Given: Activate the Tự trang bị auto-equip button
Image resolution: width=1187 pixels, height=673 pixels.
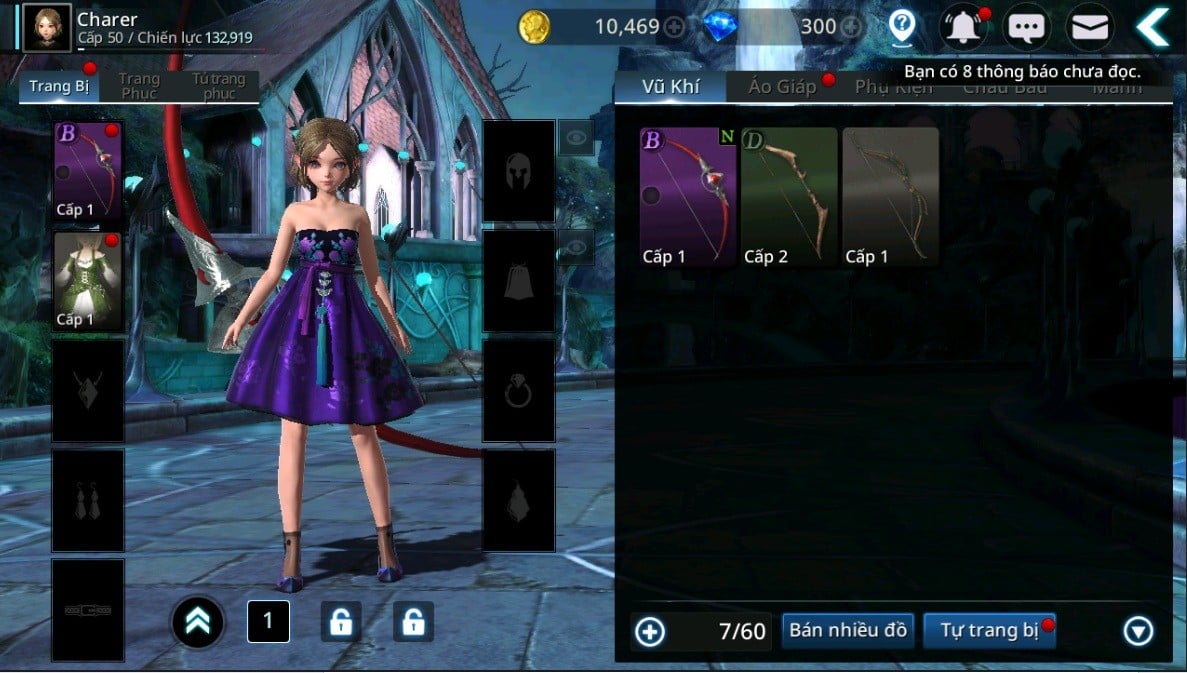Looking at the screenshot, I should pyautogui.click(x=989, y=630).
